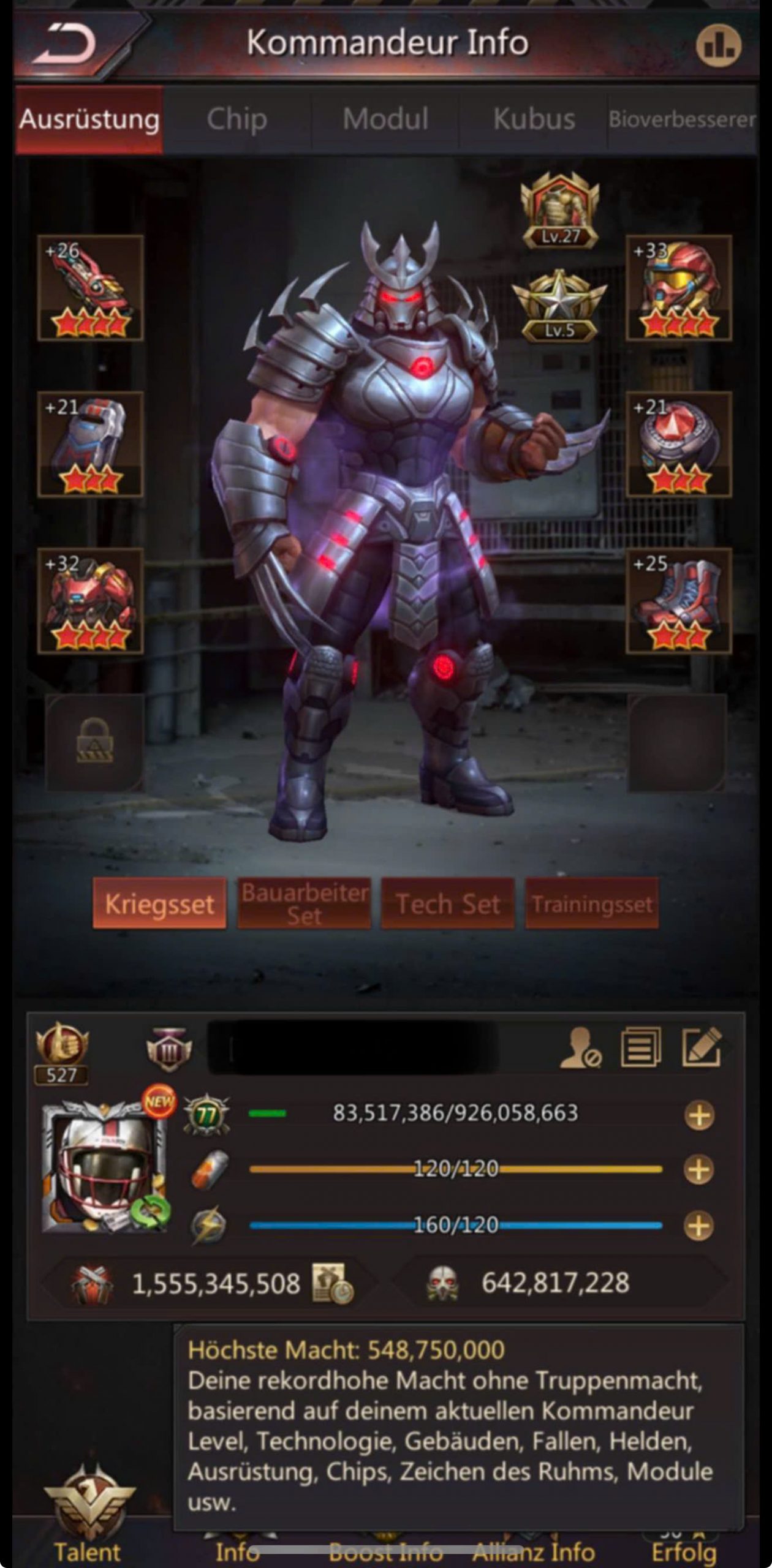Open the Modul tab
Image resolution: width=772 pixels, height=1568 pixels.
click(385, 119)
